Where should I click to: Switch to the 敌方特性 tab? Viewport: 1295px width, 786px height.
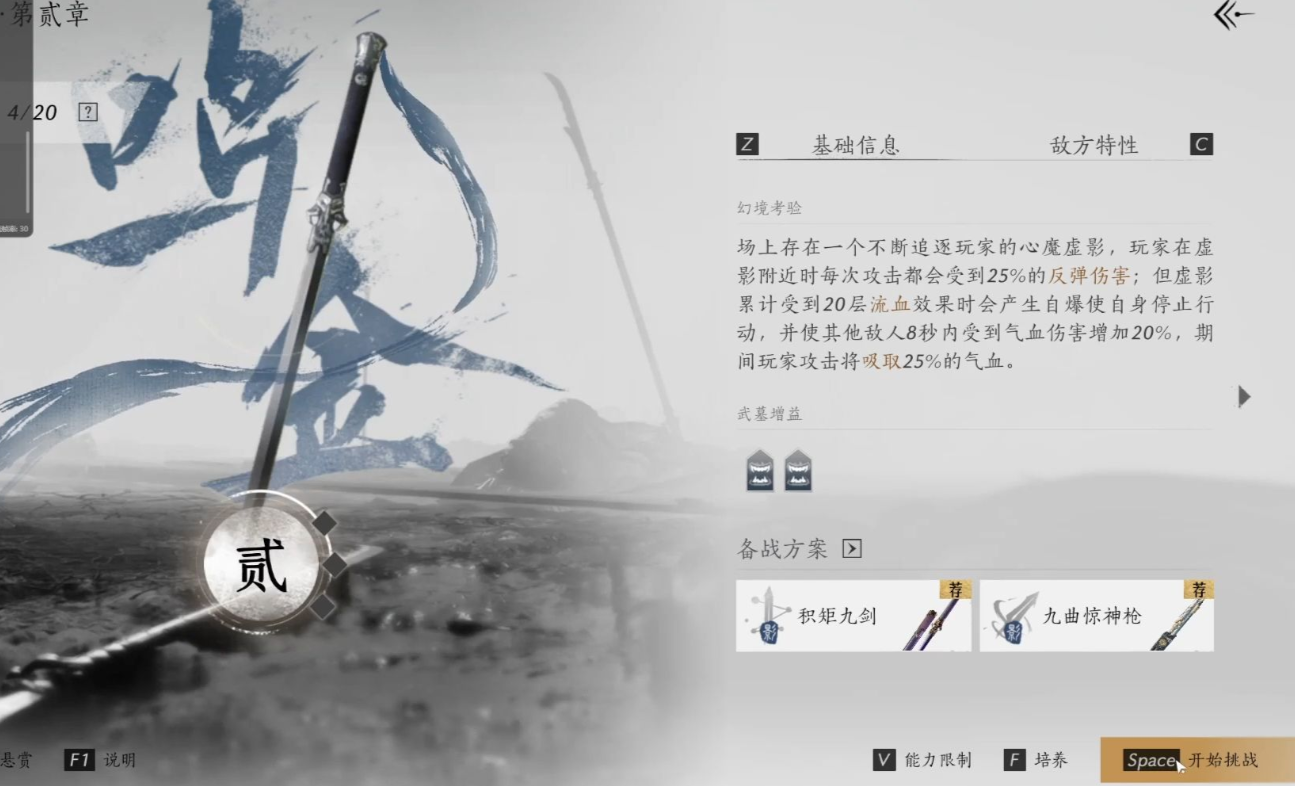pos(1093,144)
